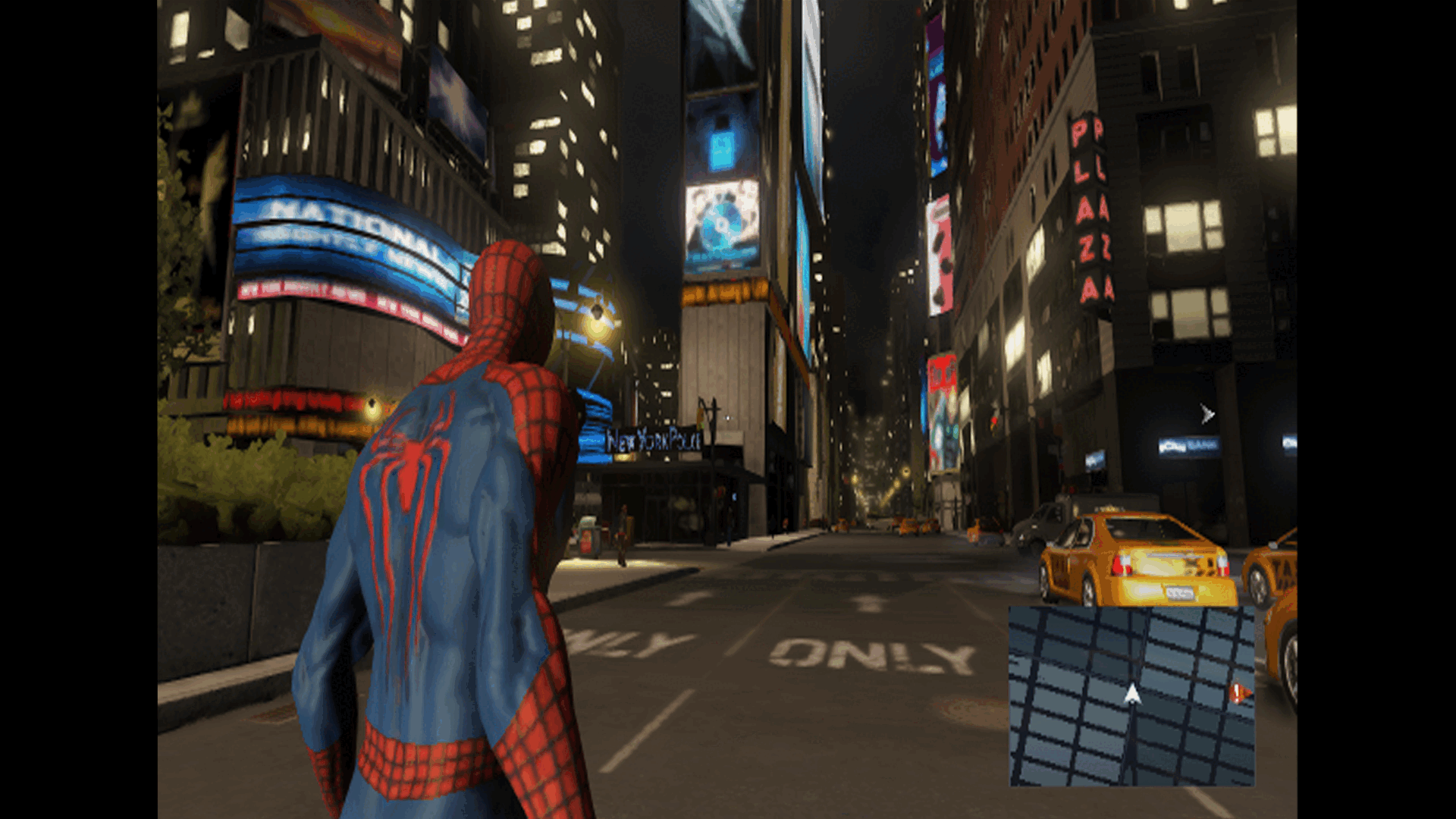Select the red exclamation marker on the minimap

click(x=1238, y=692)
